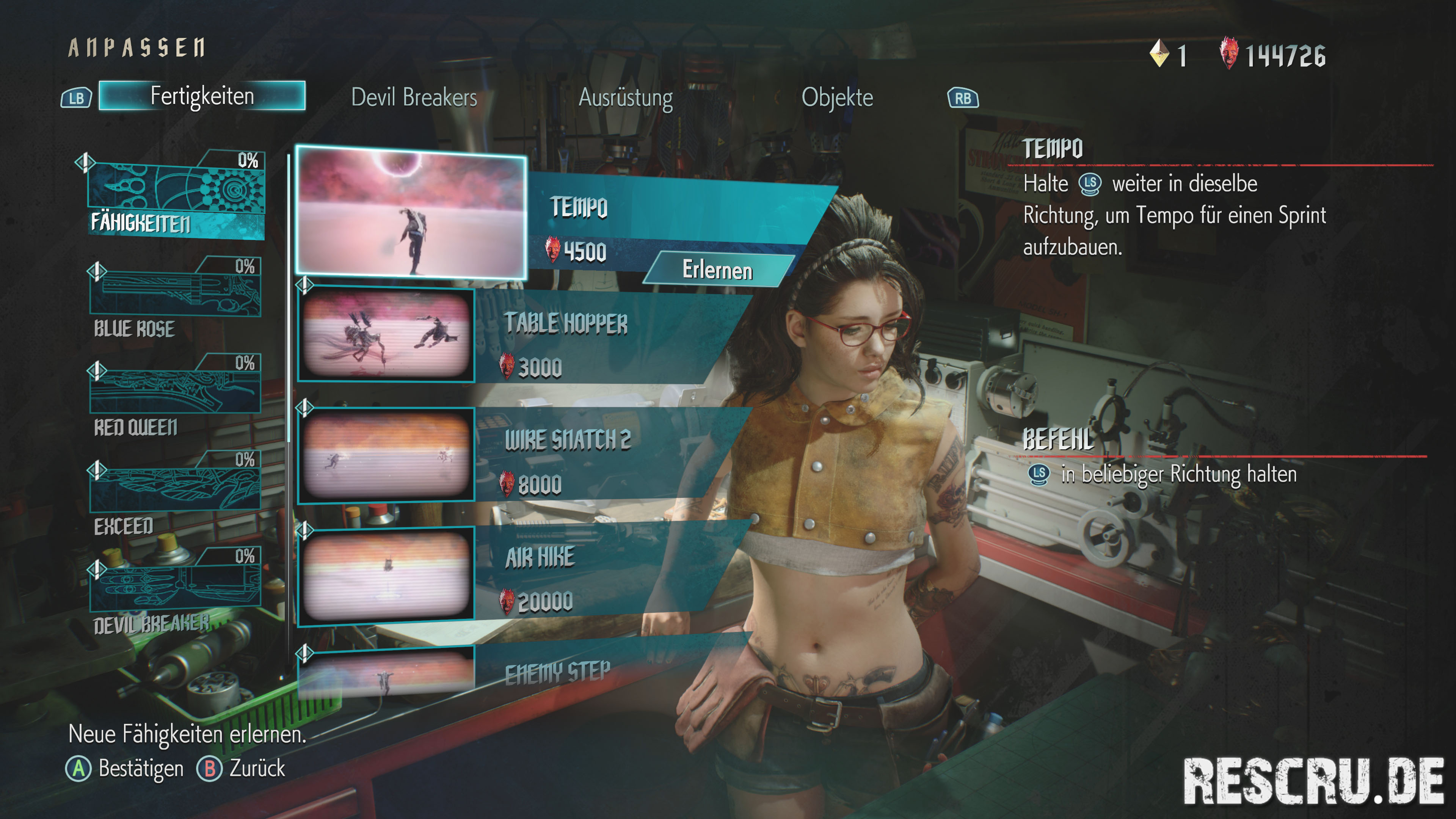Image resolution: width=1456 pixels, height=819 pixels.
Task: Show the Exceed skill category
Action: [x=175, y=493]
